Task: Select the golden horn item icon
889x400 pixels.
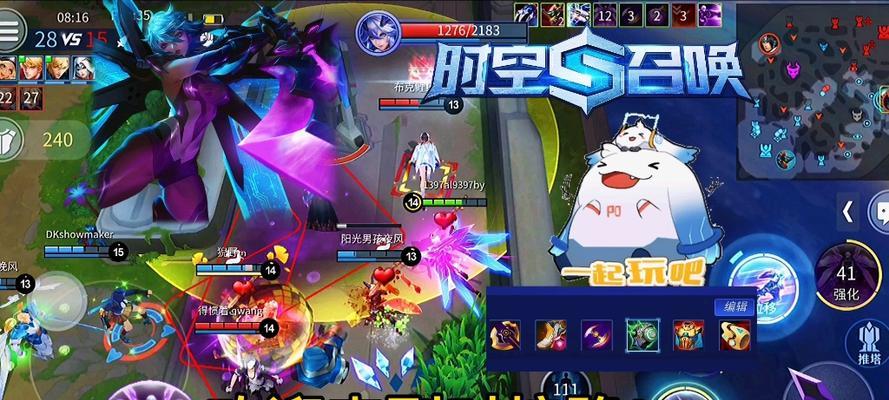Action: [733, 335]
